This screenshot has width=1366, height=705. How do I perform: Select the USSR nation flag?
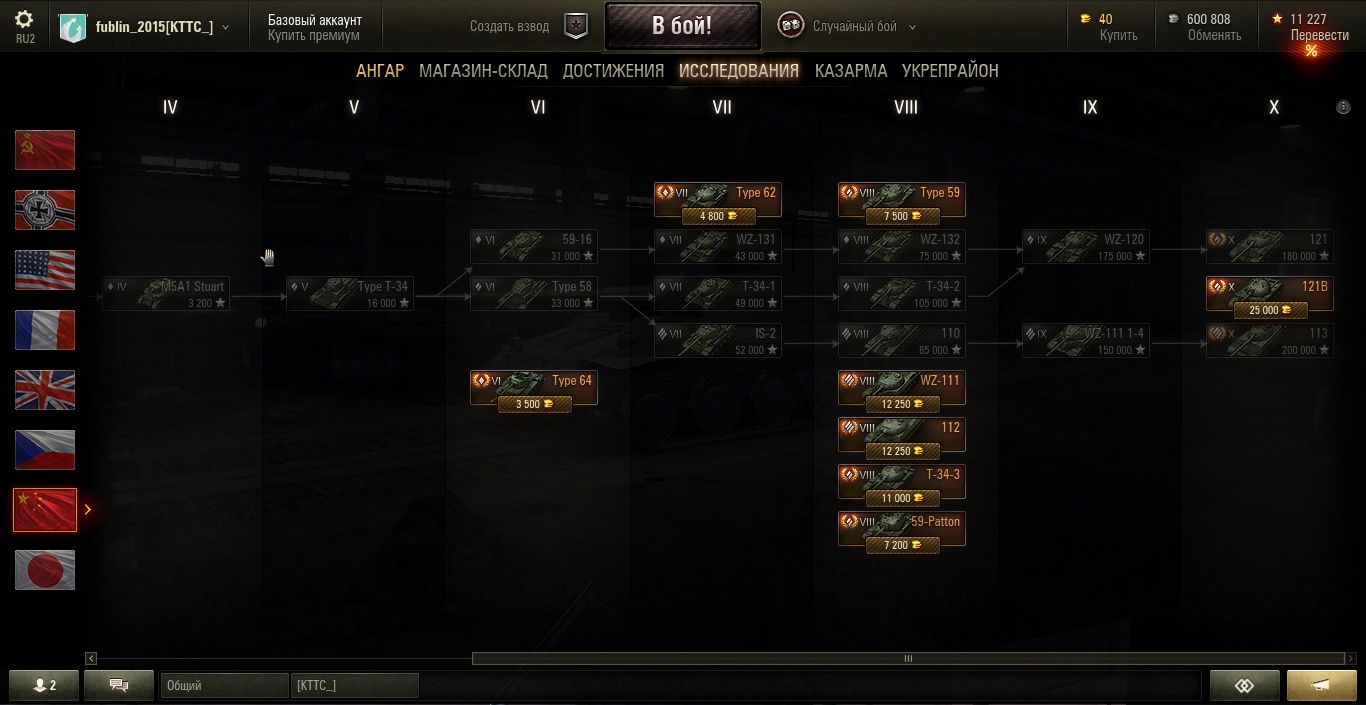tap(45, 150)
